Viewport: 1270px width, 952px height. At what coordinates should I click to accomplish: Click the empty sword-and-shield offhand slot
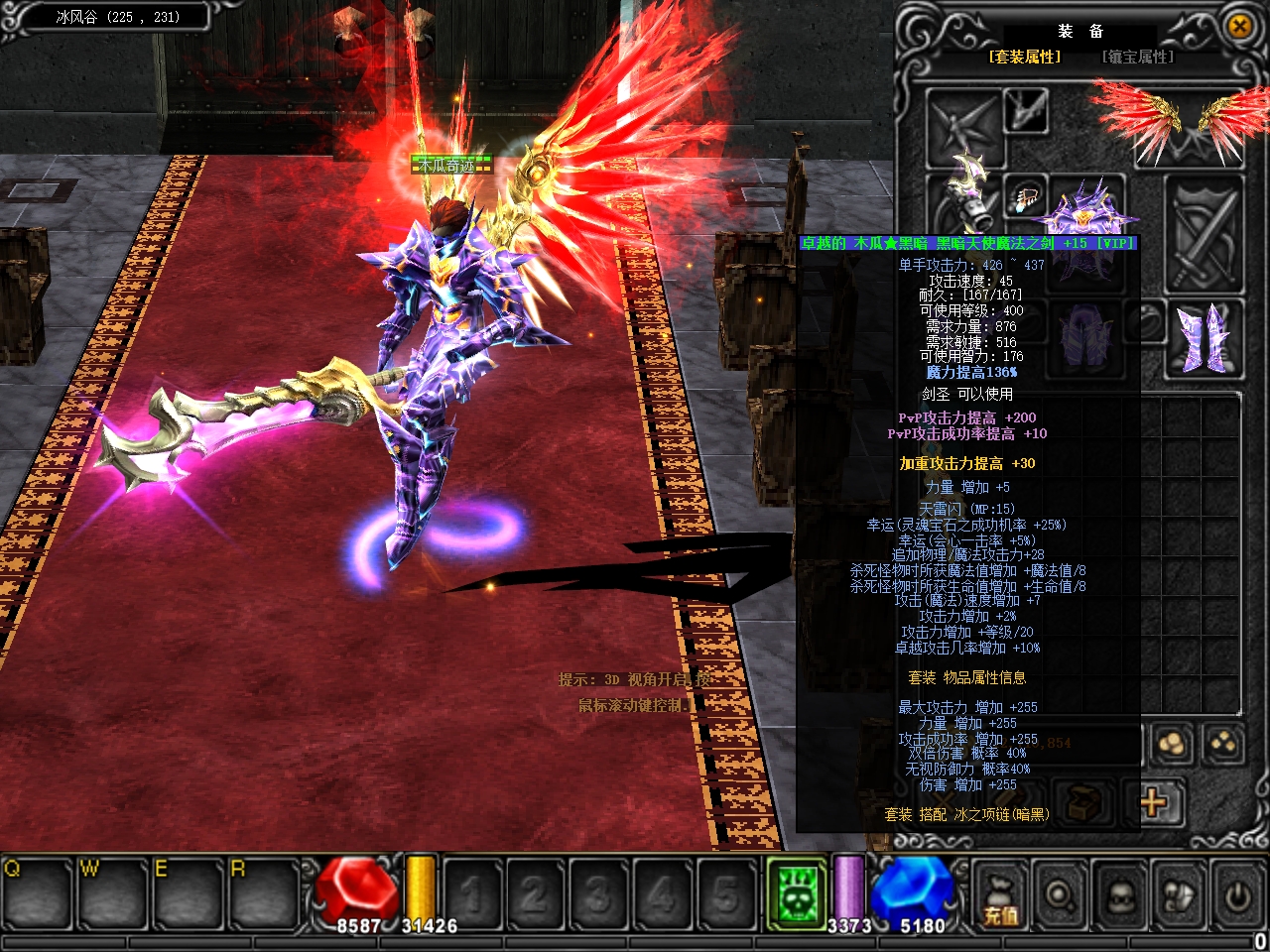click(x=1204, y=230)
